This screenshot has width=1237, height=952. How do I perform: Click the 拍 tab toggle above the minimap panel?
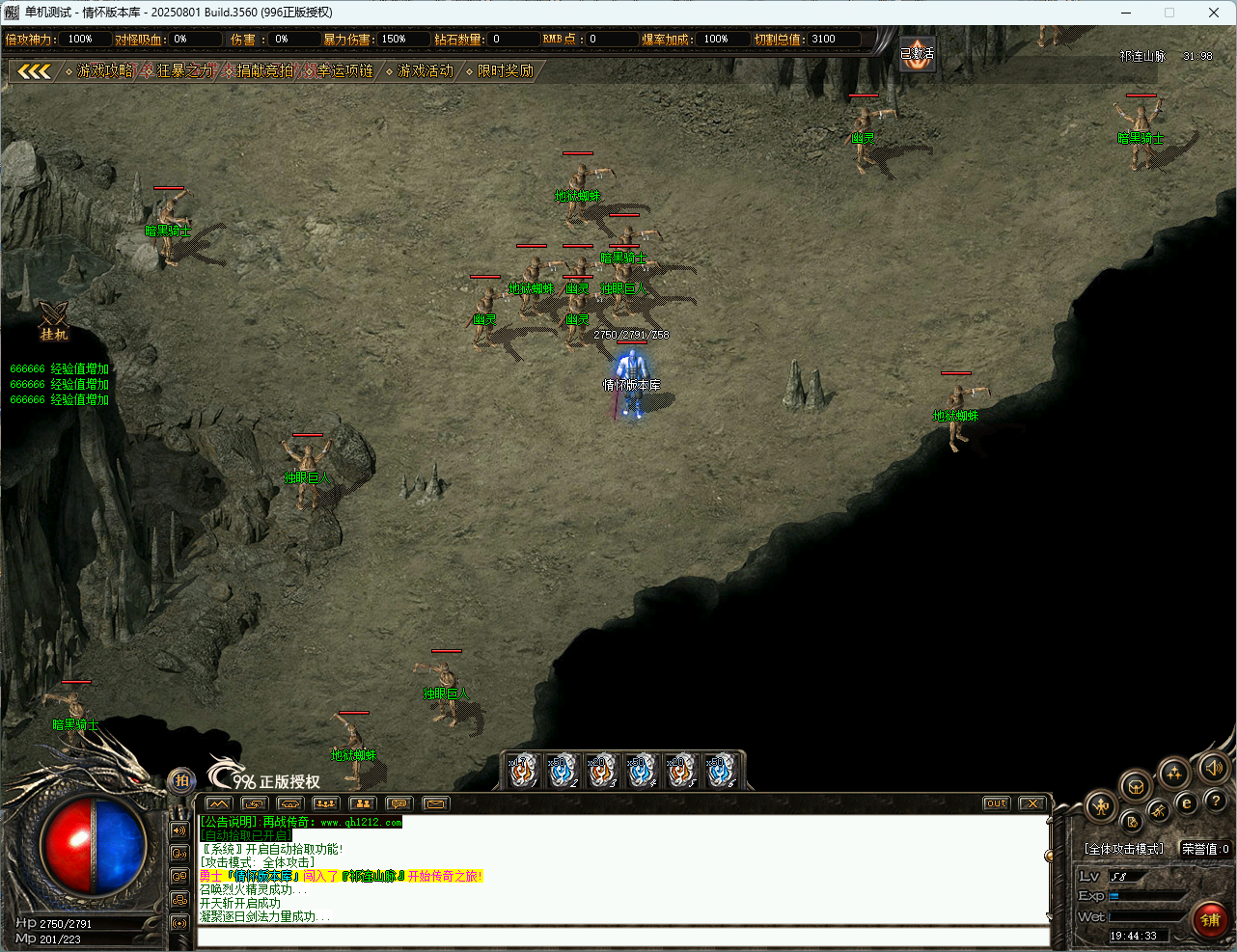(x=181, y=781)
